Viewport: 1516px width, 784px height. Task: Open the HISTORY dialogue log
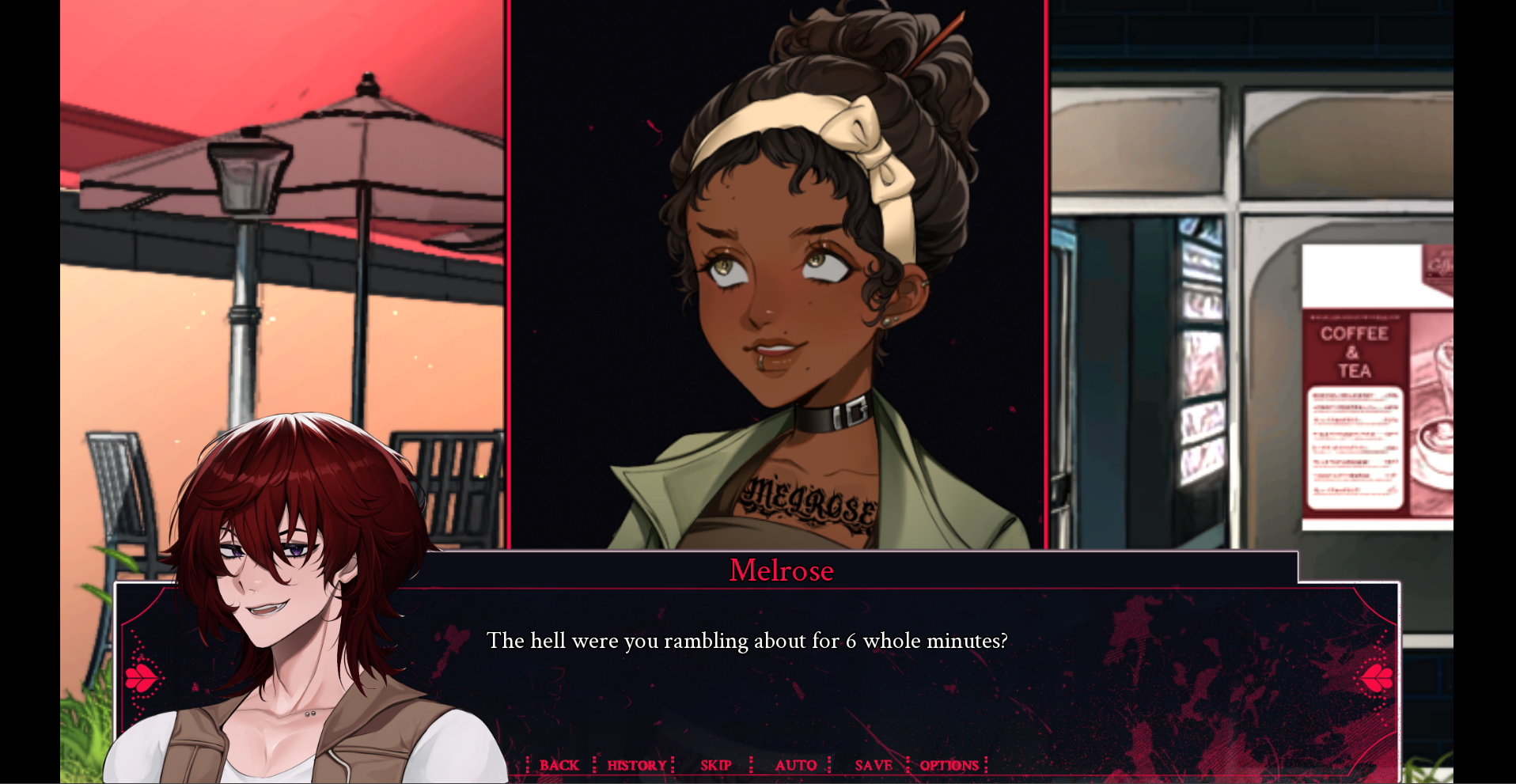click(x=635, y=765)
